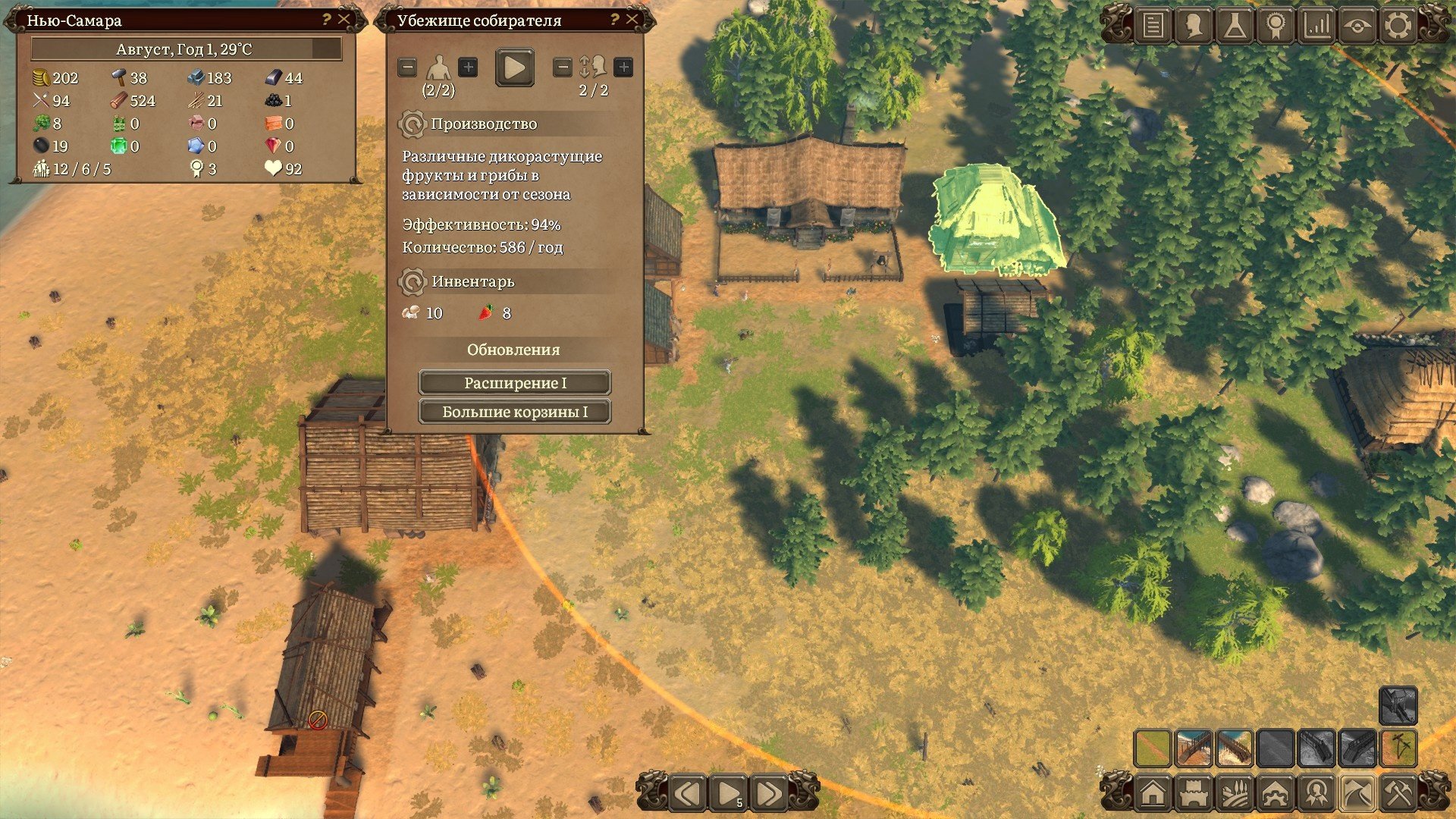Open the document list log
This screenshot has width=1456, height=819.
tap(1153, 26)
